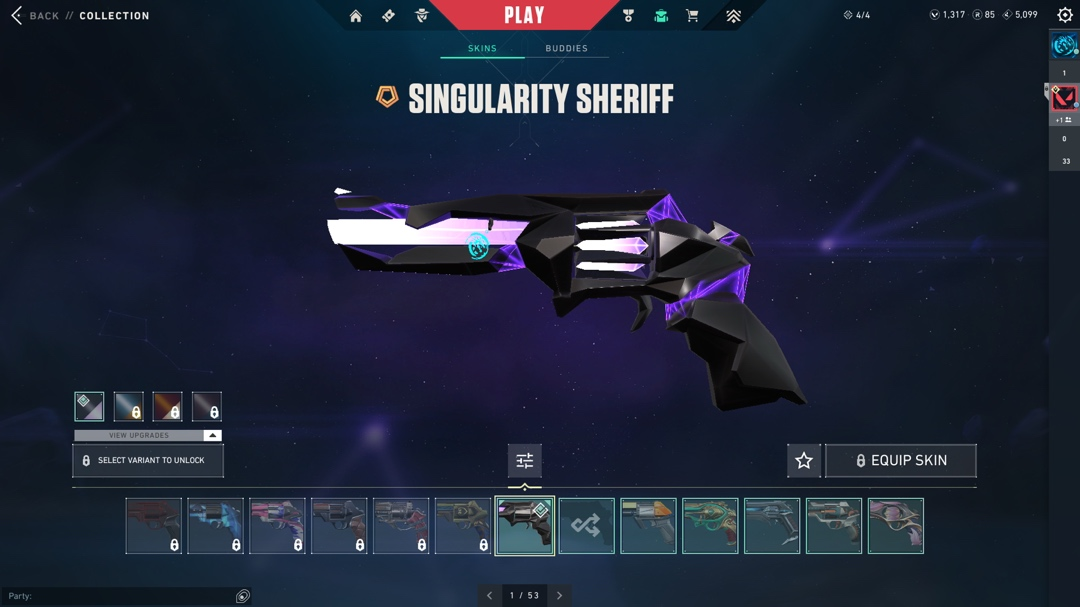Viewport: 1080px width, 607px height.
Task: Equip the Singularity Sheriff skin
Action: (901, 461)
